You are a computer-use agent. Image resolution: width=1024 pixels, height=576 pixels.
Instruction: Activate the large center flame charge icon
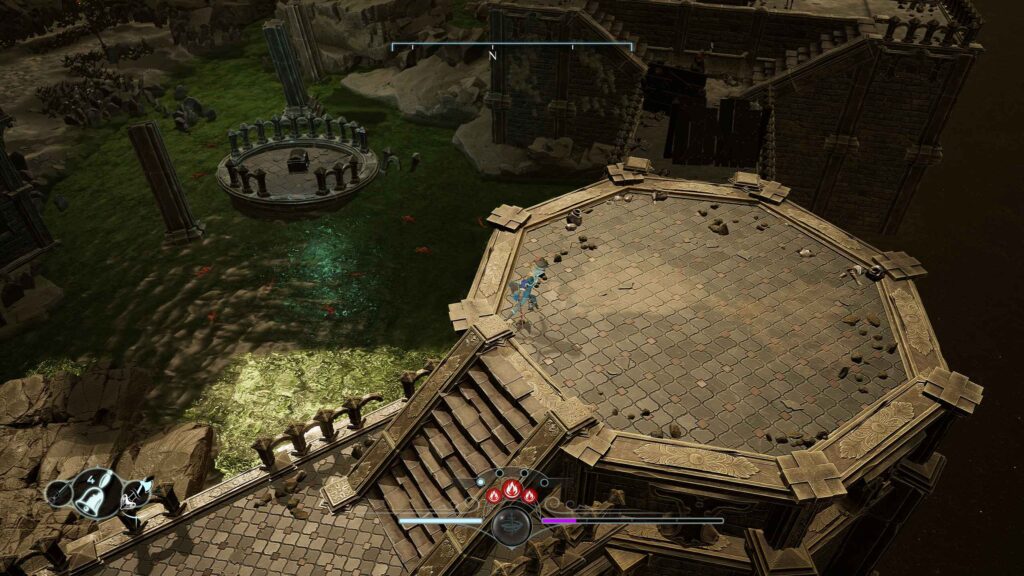511,492
